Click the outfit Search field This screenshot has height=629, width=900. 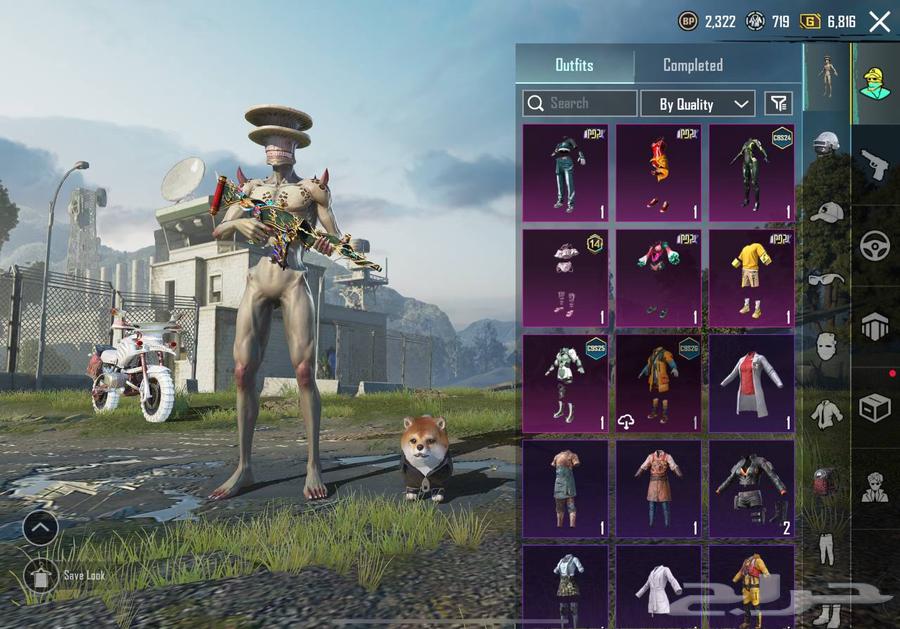580,103
